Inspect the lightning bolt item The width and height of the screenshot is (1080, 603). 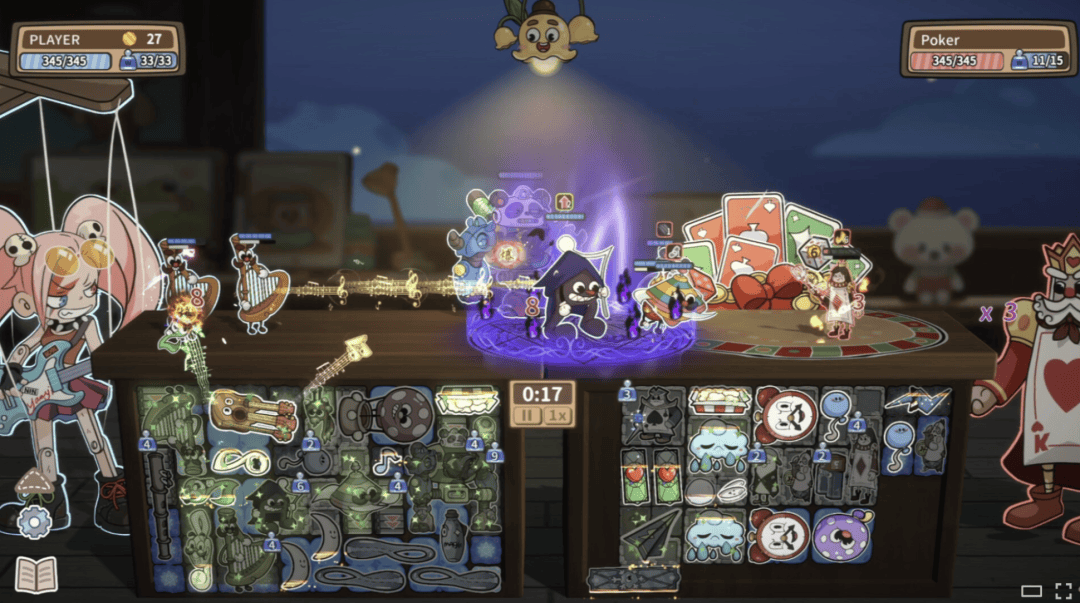point(917,402)
